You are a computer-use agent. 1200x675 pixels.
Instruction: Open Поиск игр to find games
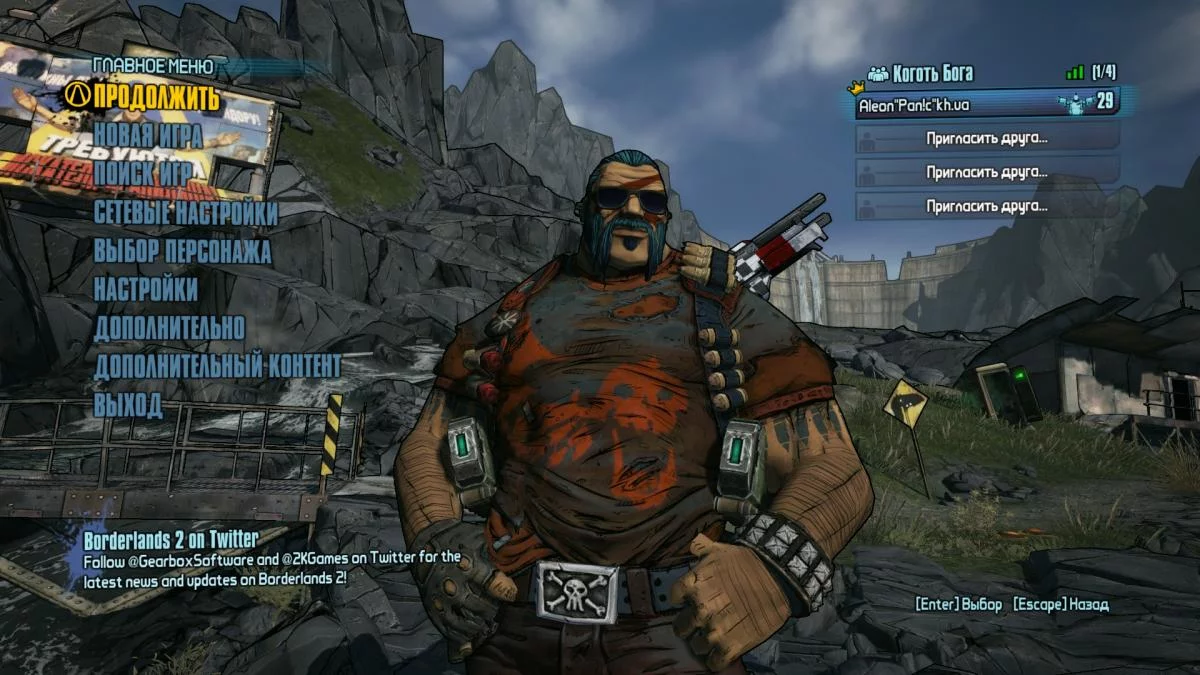click(x=143, y=174)
